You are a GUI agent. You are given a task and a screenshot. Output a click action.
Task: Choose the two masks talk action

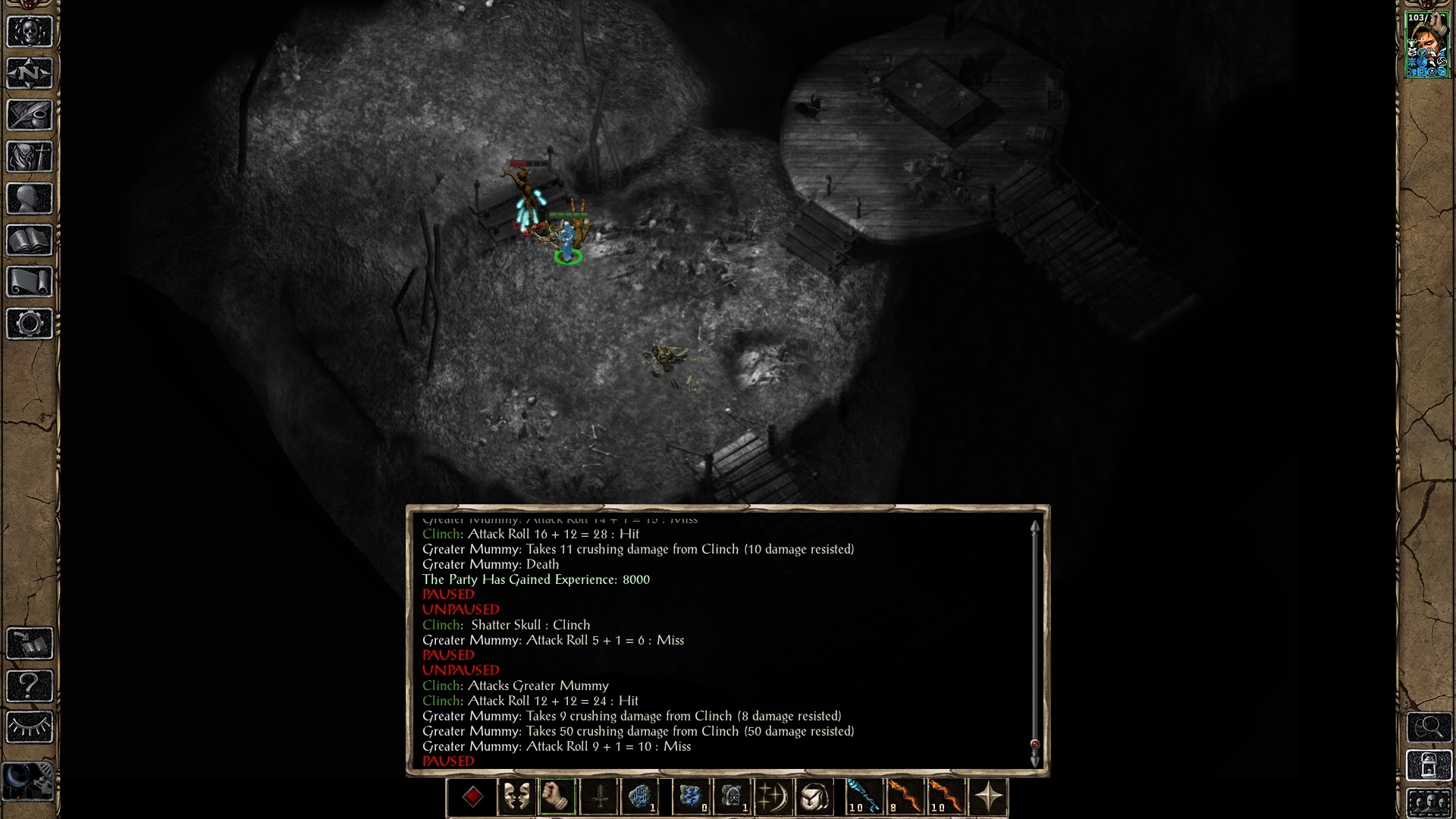(516, 797)
